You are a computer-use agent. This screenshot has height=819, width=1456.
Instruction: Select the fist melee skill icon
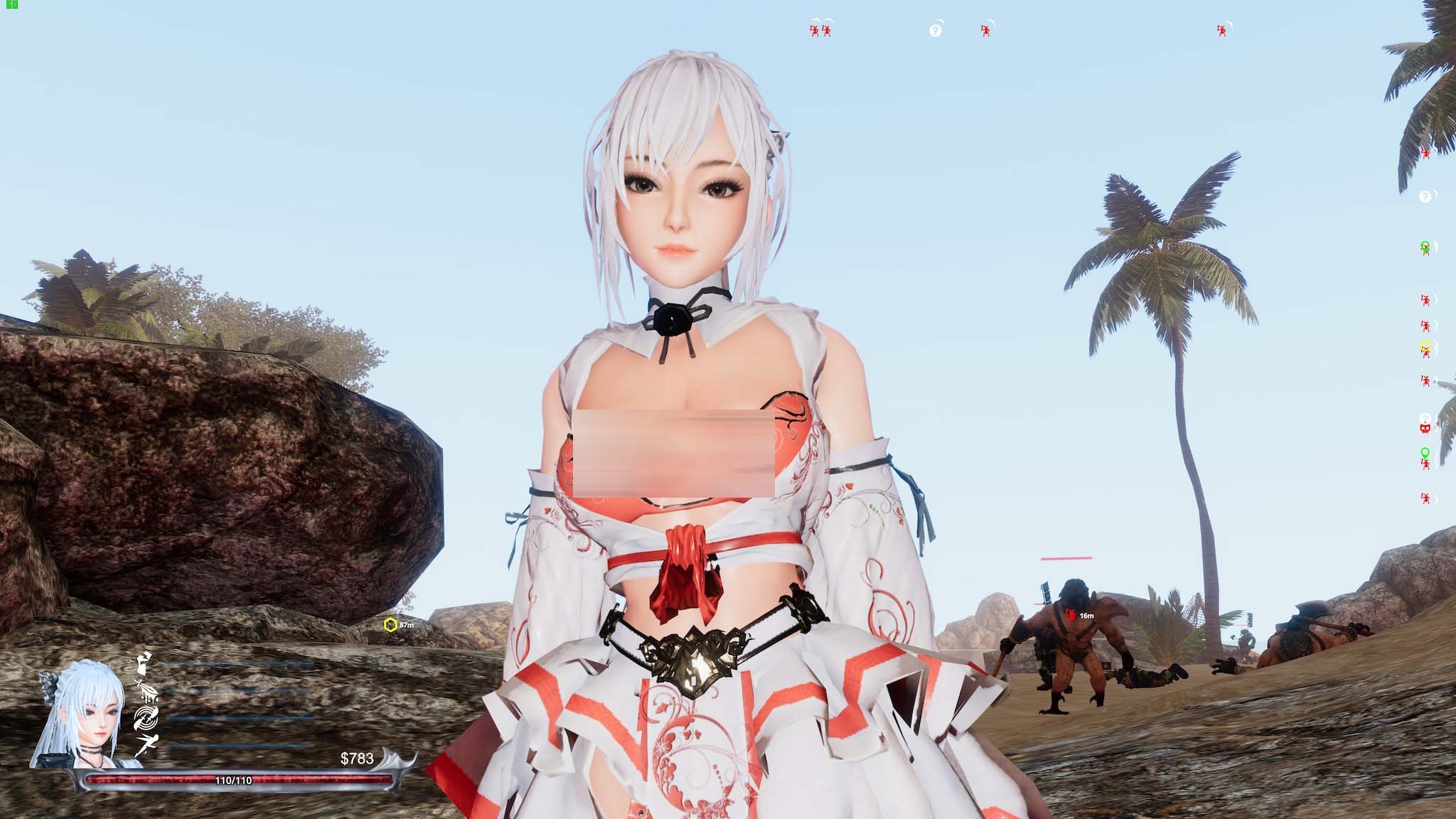[143, 665]
